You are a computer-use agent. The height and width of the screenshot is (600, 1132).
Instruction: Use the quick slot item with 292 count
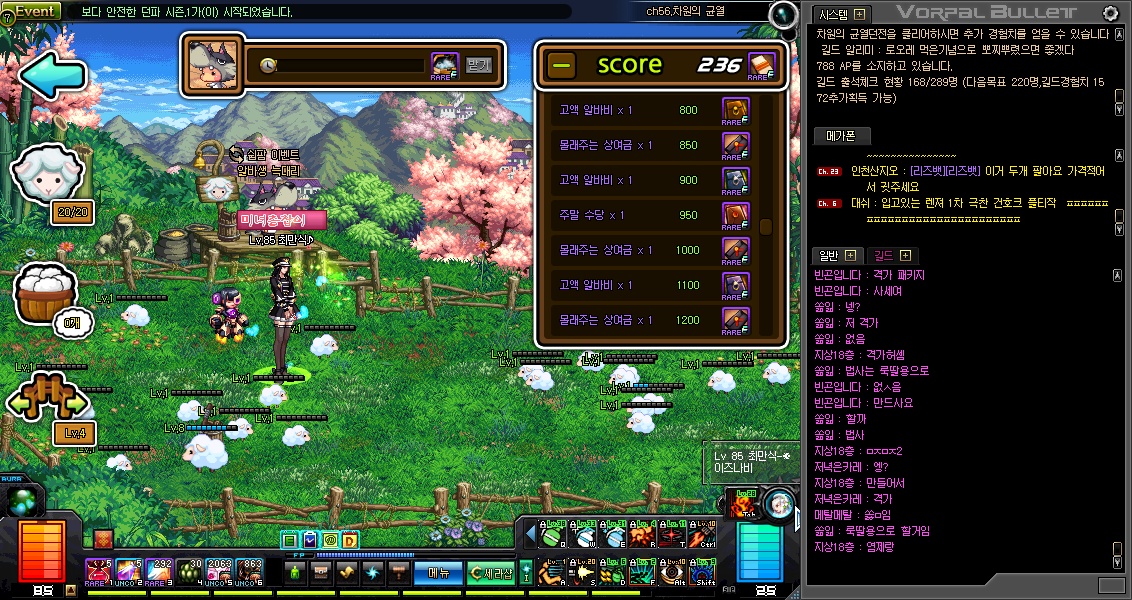coord(159,571)
